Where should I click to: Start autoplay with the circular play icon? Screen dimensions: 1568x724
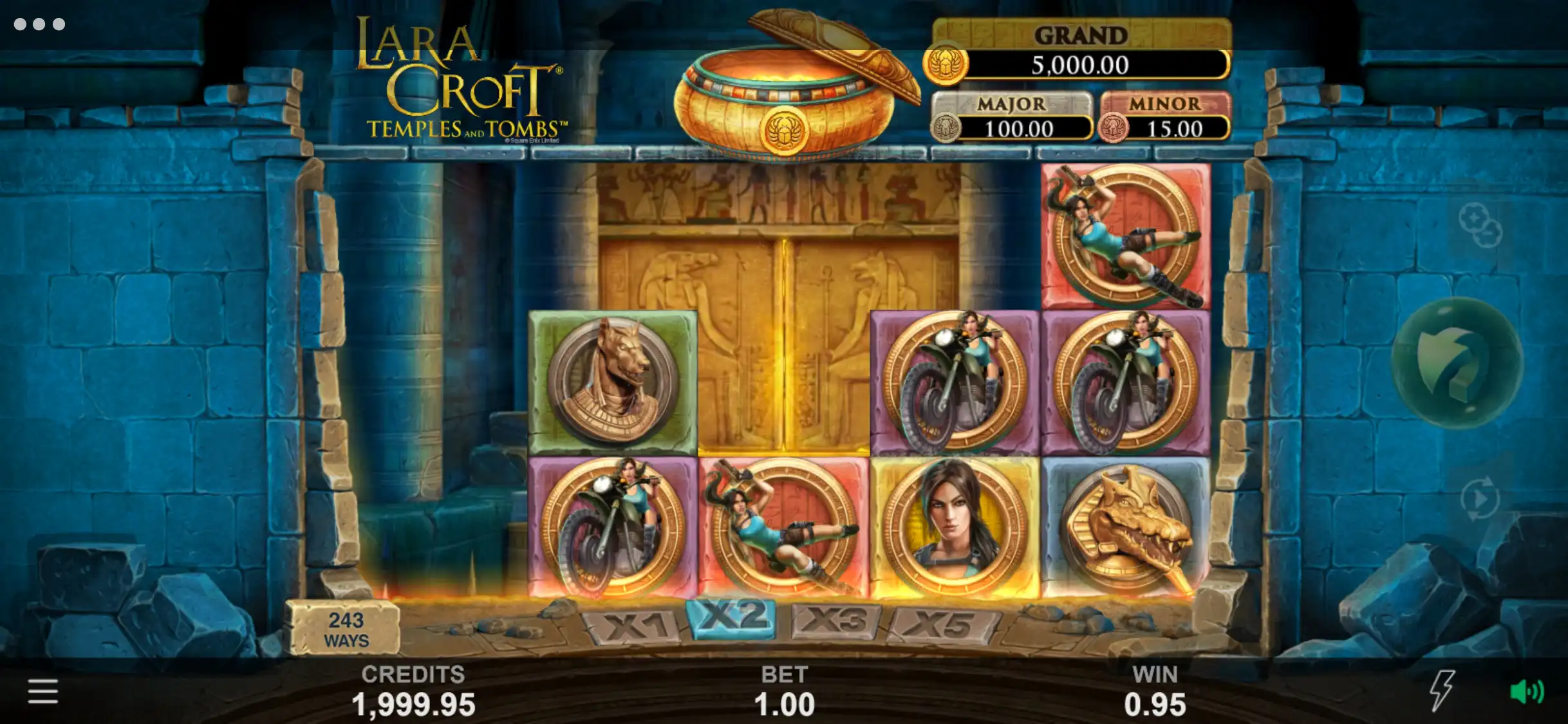tap(1479, 498)
